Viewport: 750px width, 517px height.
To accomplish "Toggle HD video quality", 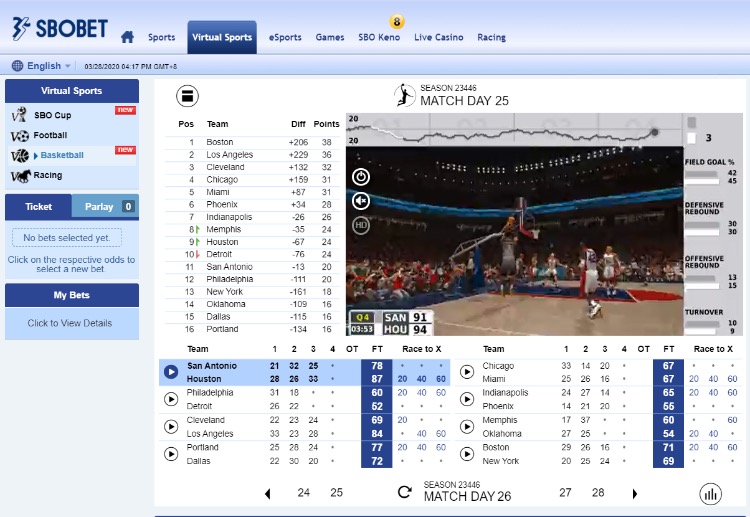I will click(x=361, y=225).
